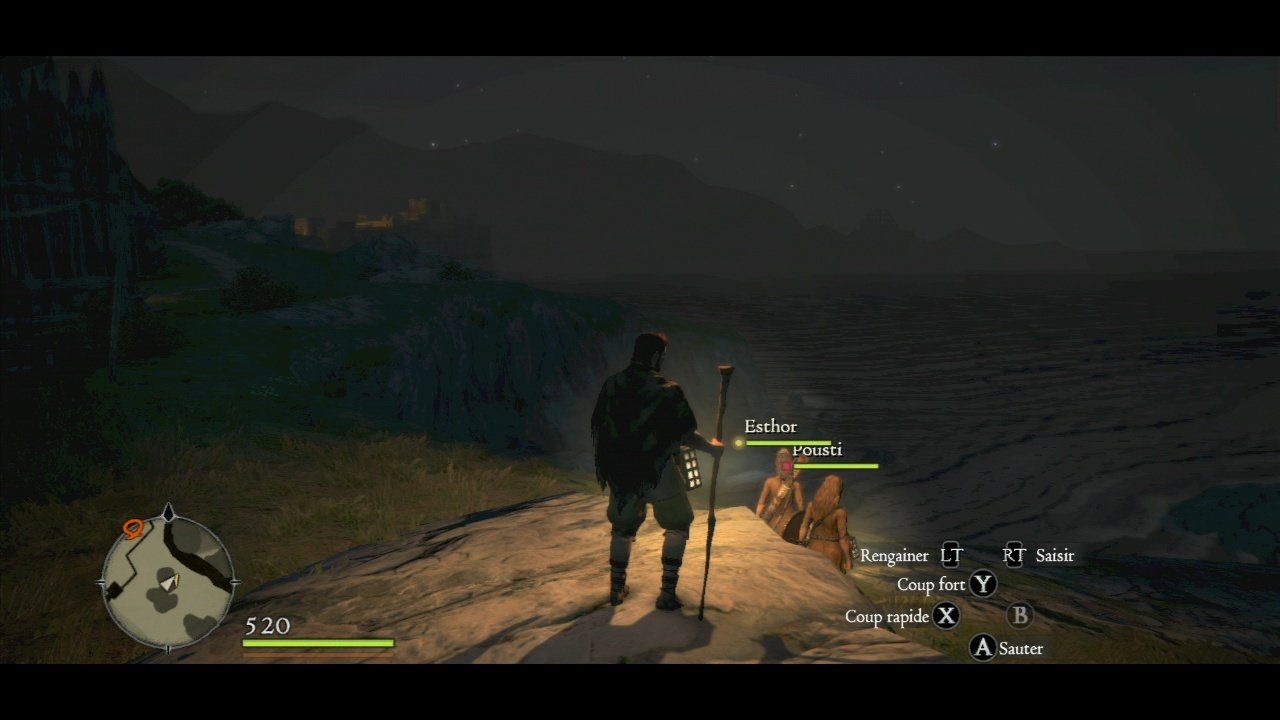Open the circular minimap

coord(168,583)
